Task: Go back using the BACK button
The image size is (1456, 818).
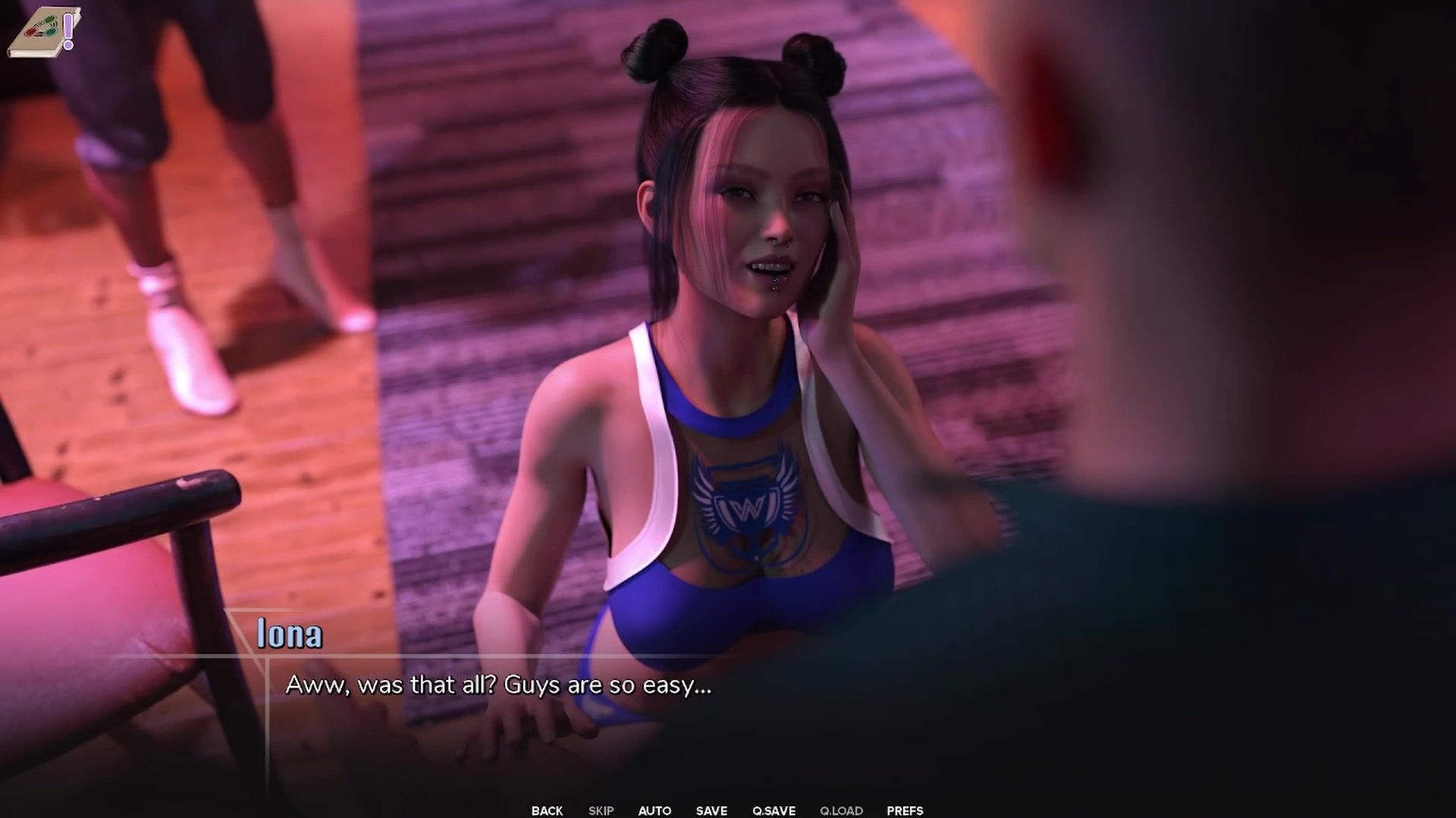Action: click(547, 810)
